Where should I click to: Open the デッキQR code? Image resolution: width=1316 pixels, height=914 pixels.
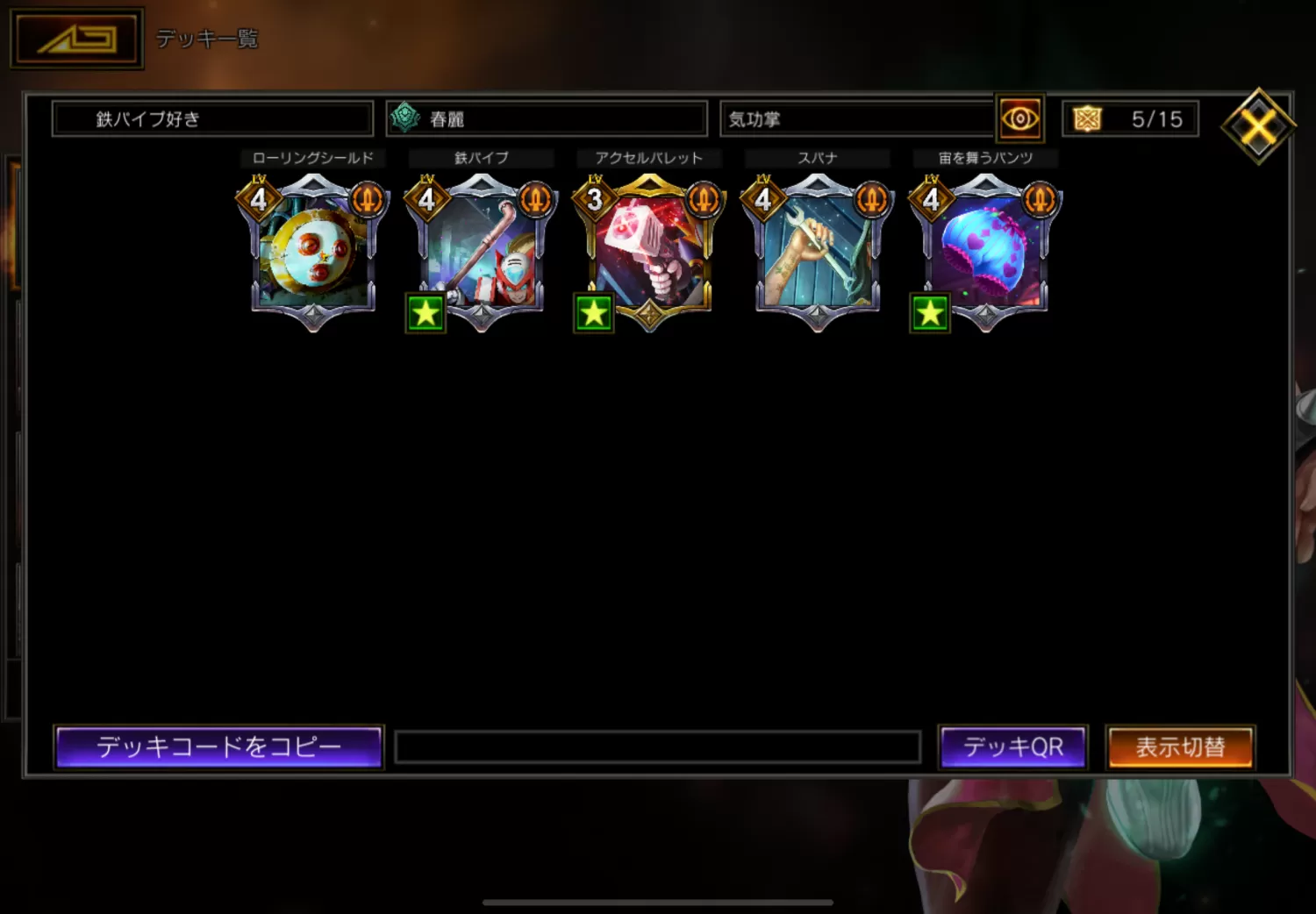1012,747
